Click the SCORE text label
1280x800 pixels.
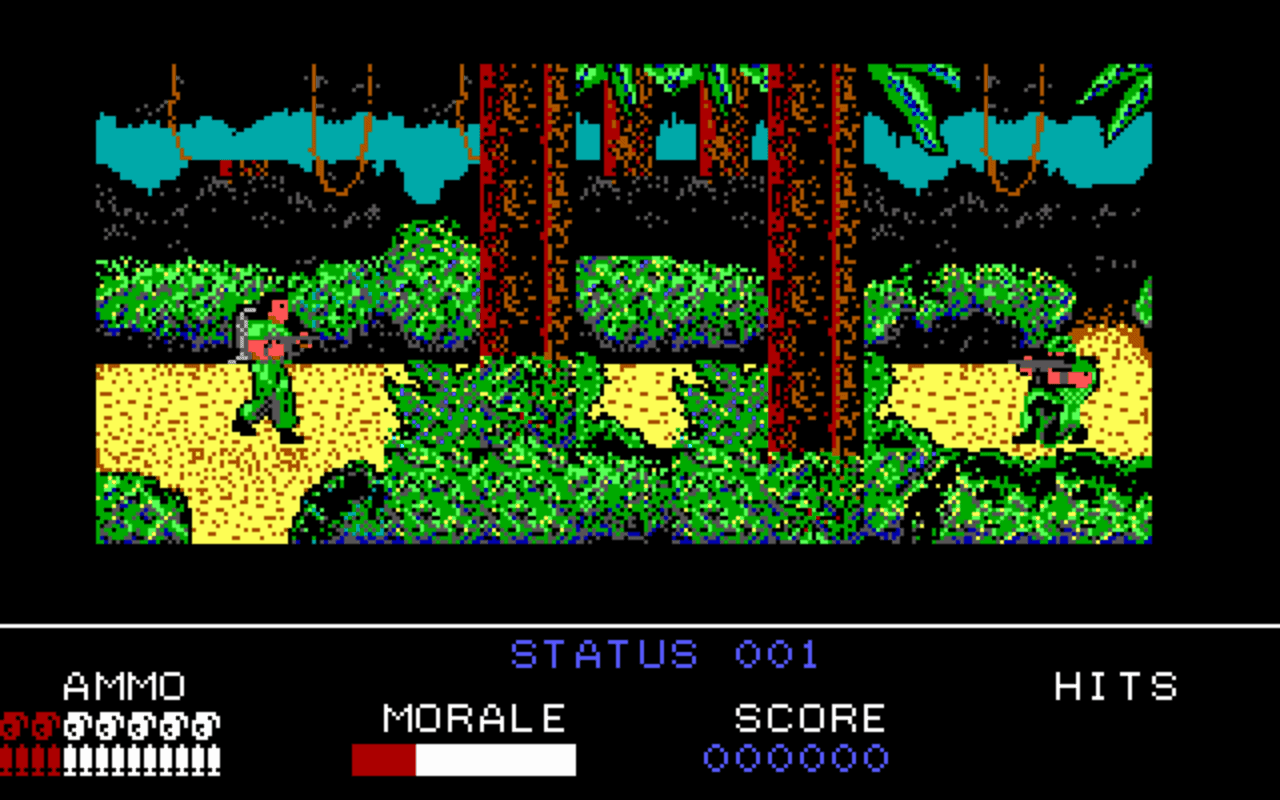click(810, 718)
